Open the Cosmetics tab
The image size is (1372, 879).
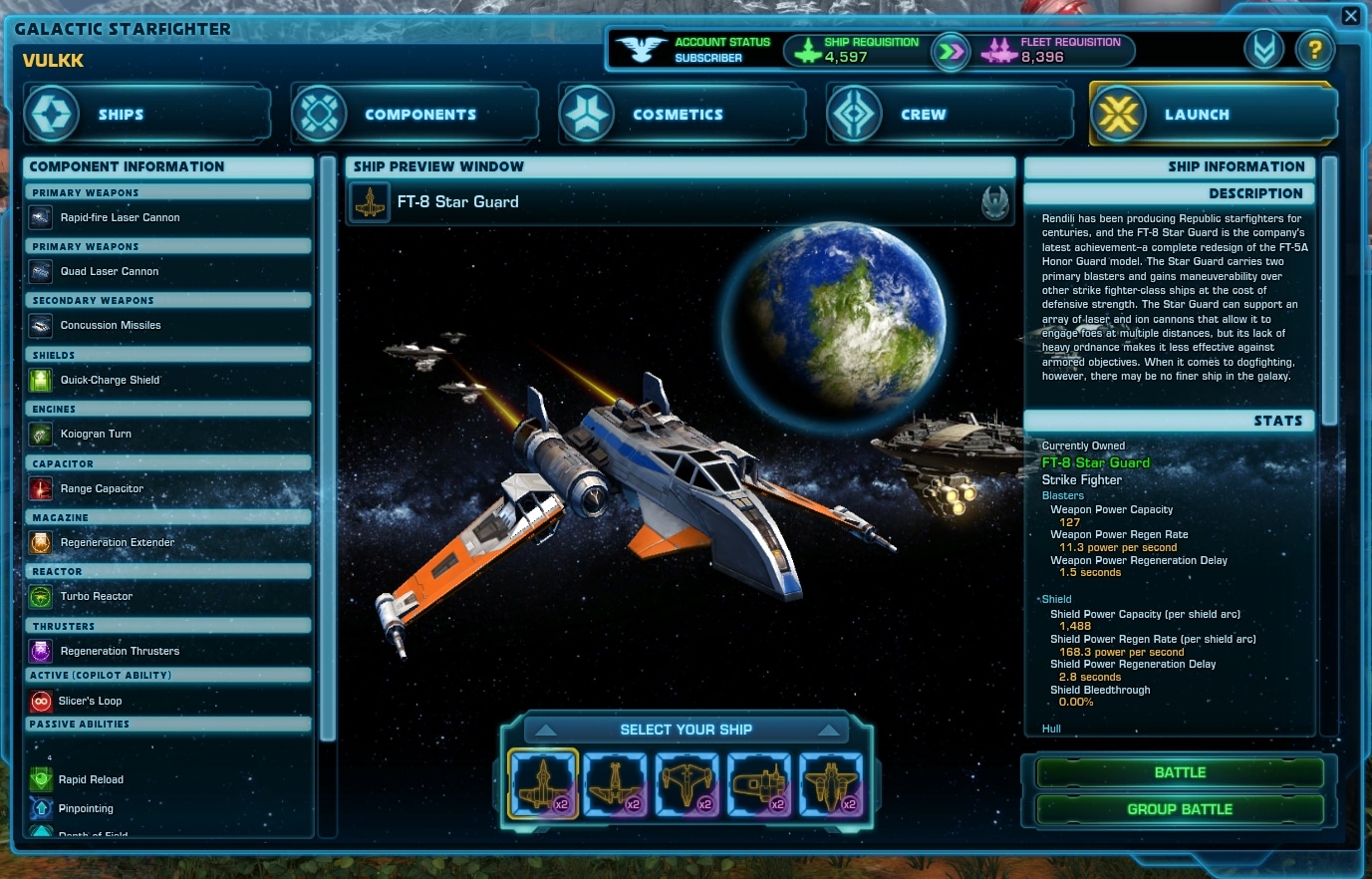point(682,114)
